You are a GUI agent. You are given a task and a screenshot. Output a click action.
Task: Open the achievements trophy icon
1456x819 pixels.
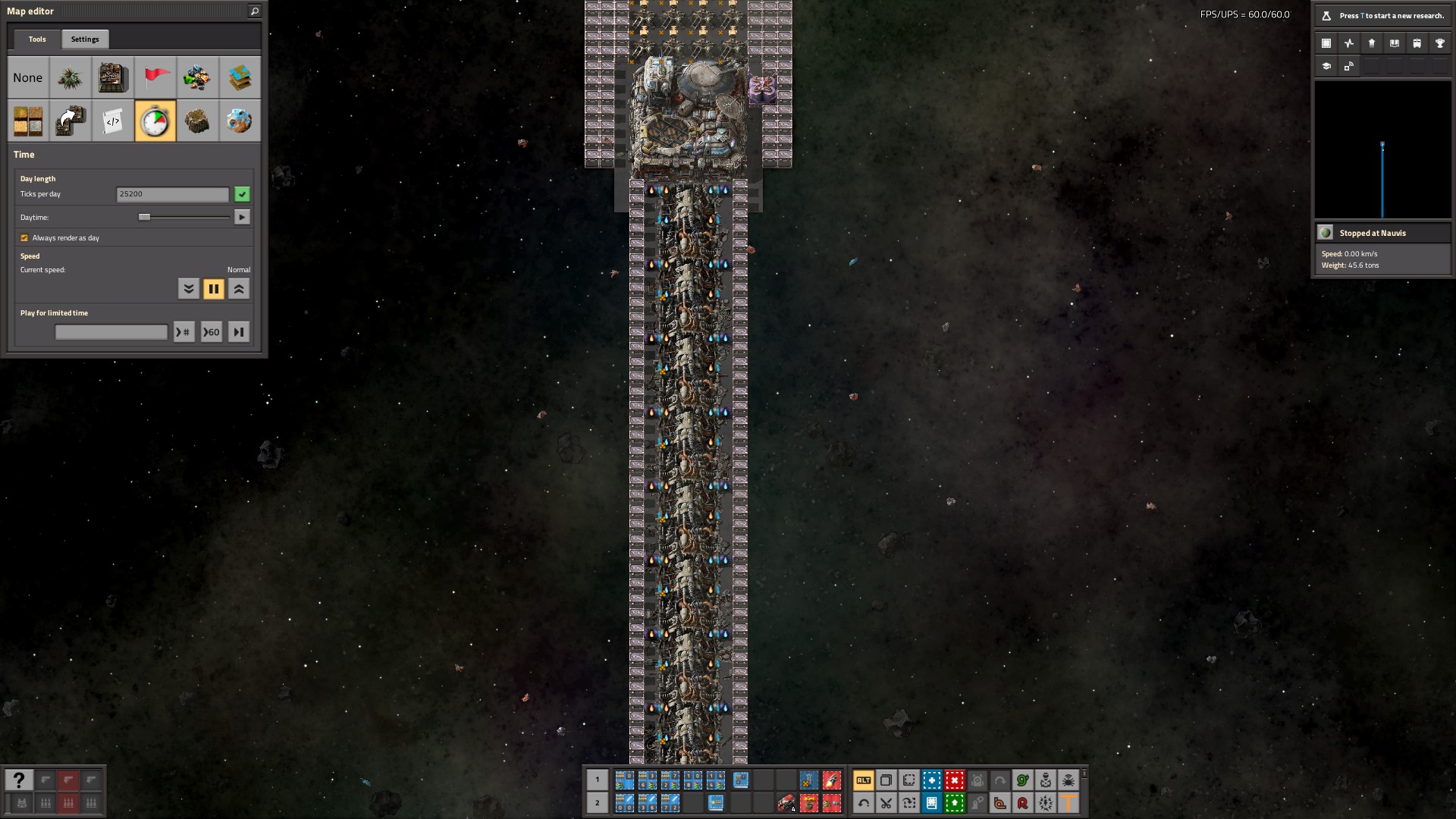tap(1439, 43)
